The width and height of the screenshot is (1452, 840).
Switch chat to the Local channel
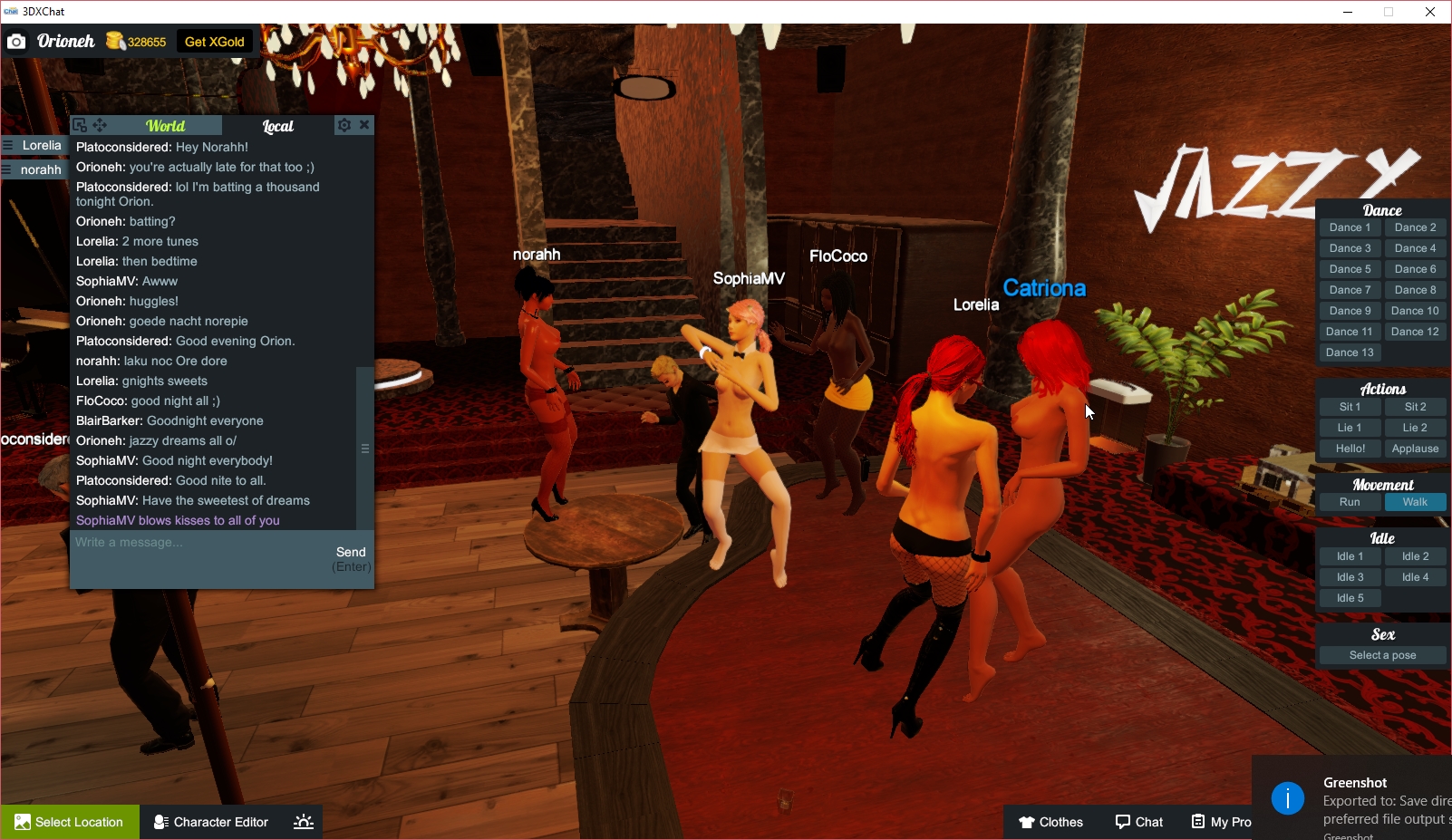pyautogui.click(x=277, y=126)
